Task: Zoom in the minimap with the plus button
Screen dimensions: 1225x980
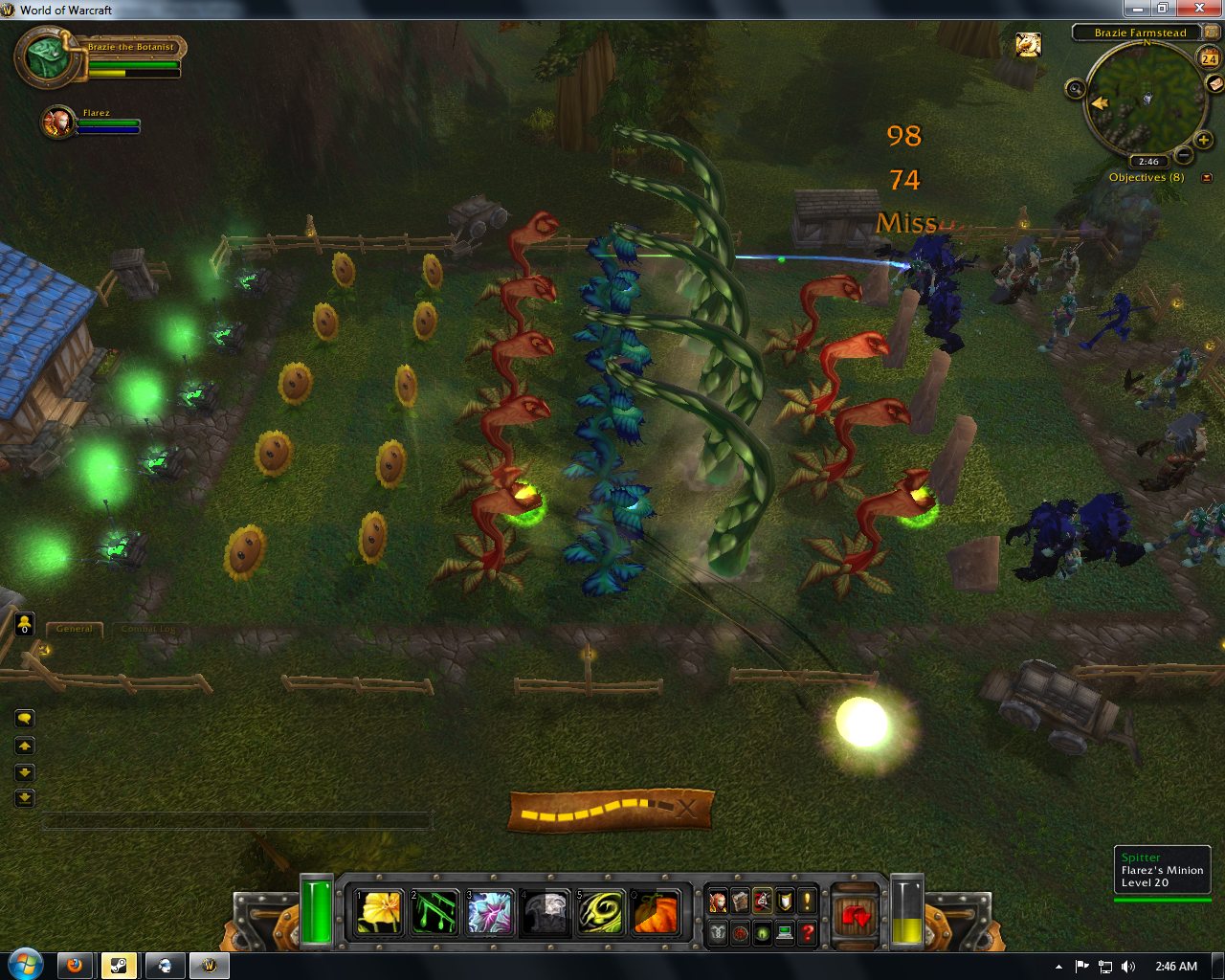Action: (1204, 141)
